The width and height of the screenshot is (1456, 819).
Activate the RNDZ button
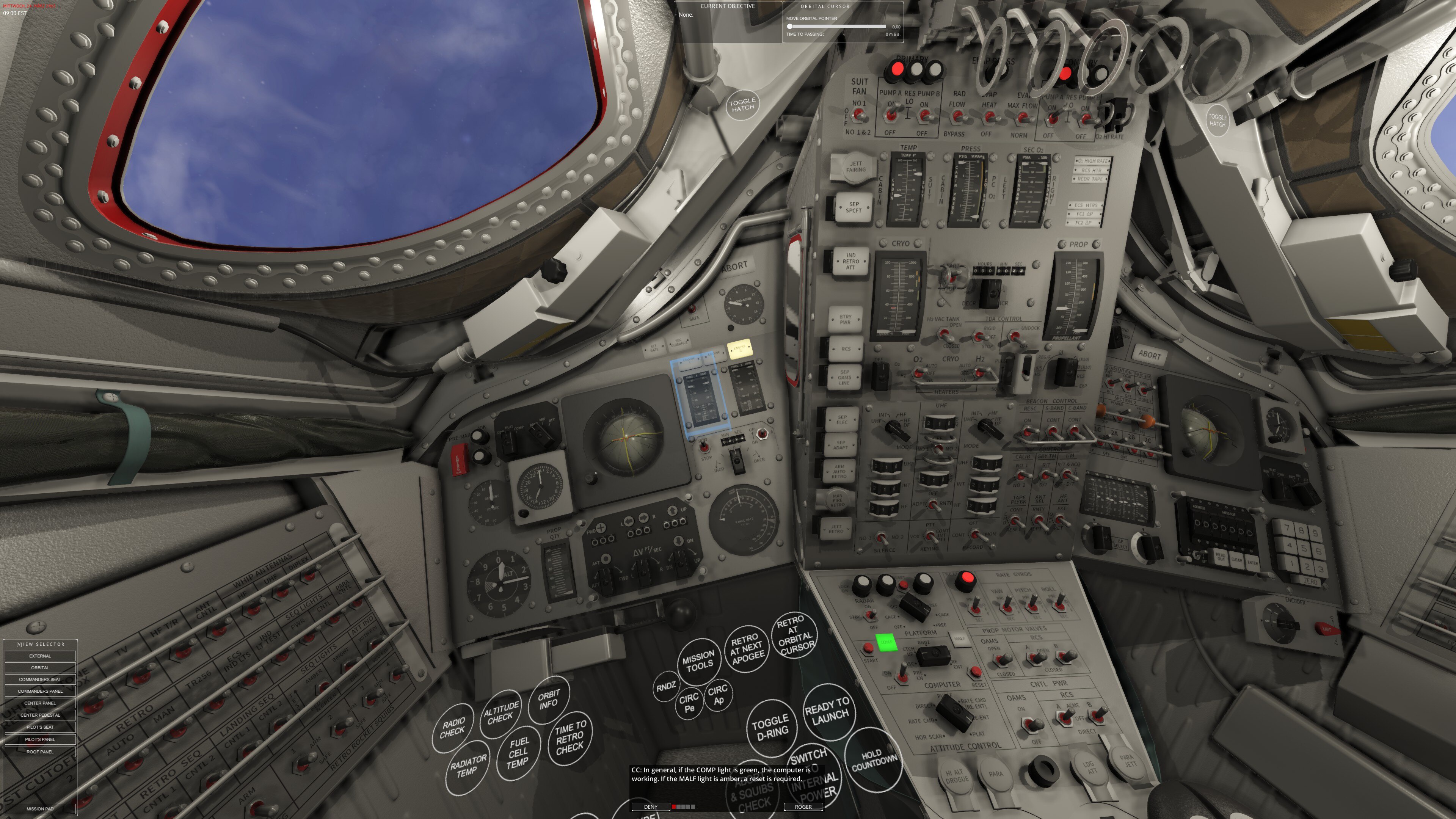pos(666,687)
